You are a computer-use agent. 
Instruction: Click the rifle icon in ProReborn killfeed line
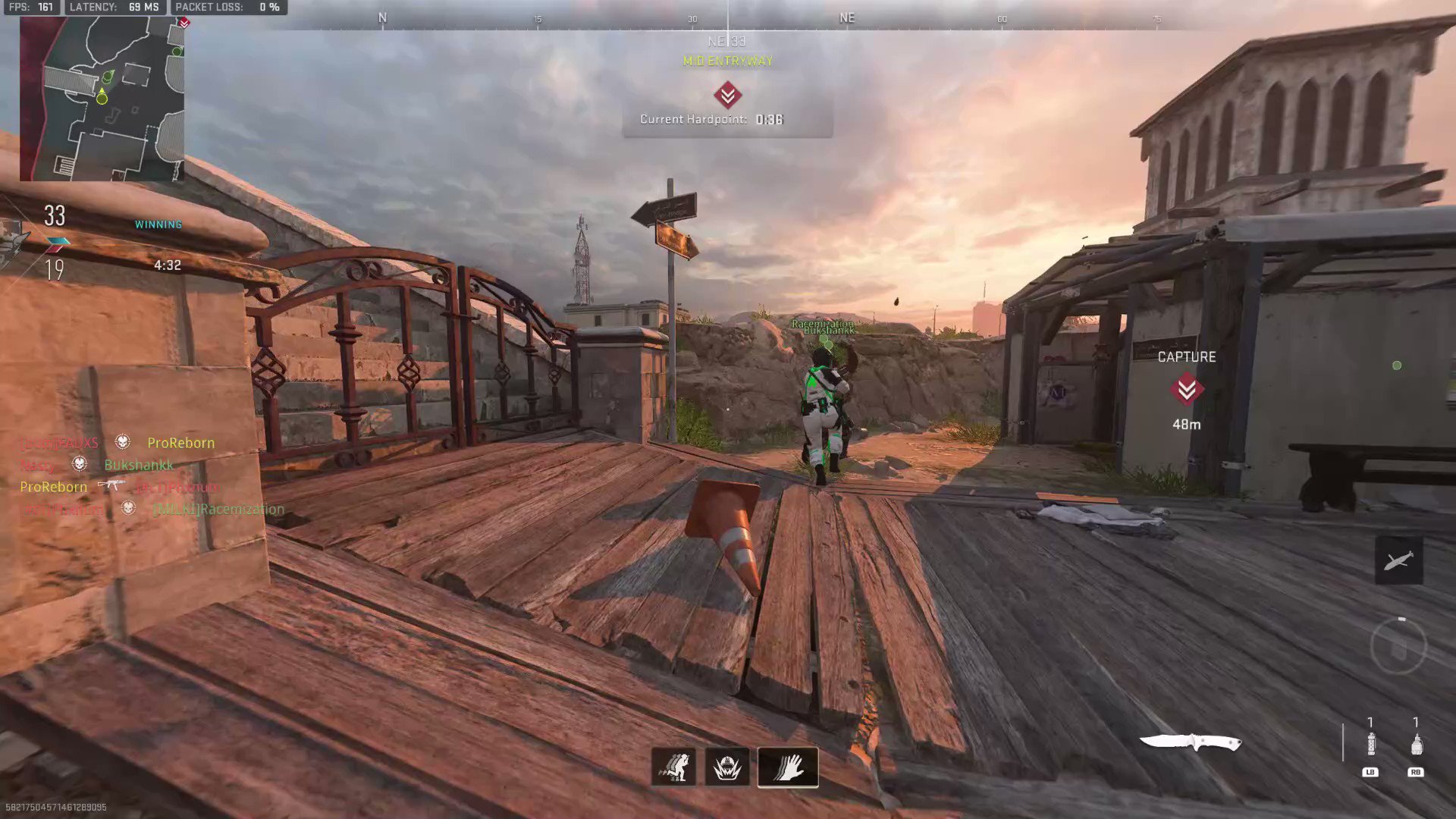pyautogui.click(x=112, y=485)
